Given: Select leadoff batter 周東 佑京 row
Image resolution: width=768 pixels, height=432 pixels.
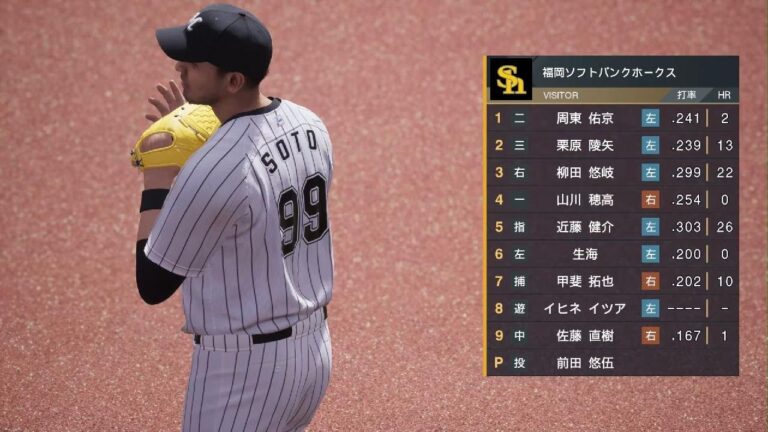Looking at the screenshot, I should (x=585, y=117).
